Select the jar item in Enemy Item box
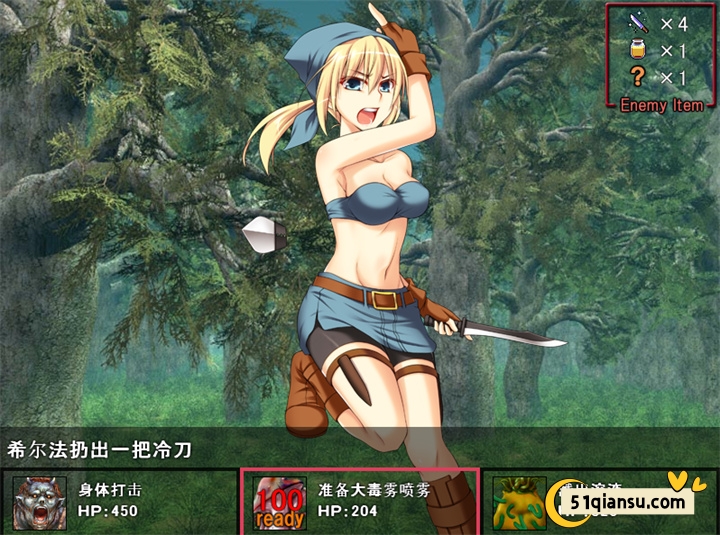Screen dimensions: 720x535 (636, 49)
